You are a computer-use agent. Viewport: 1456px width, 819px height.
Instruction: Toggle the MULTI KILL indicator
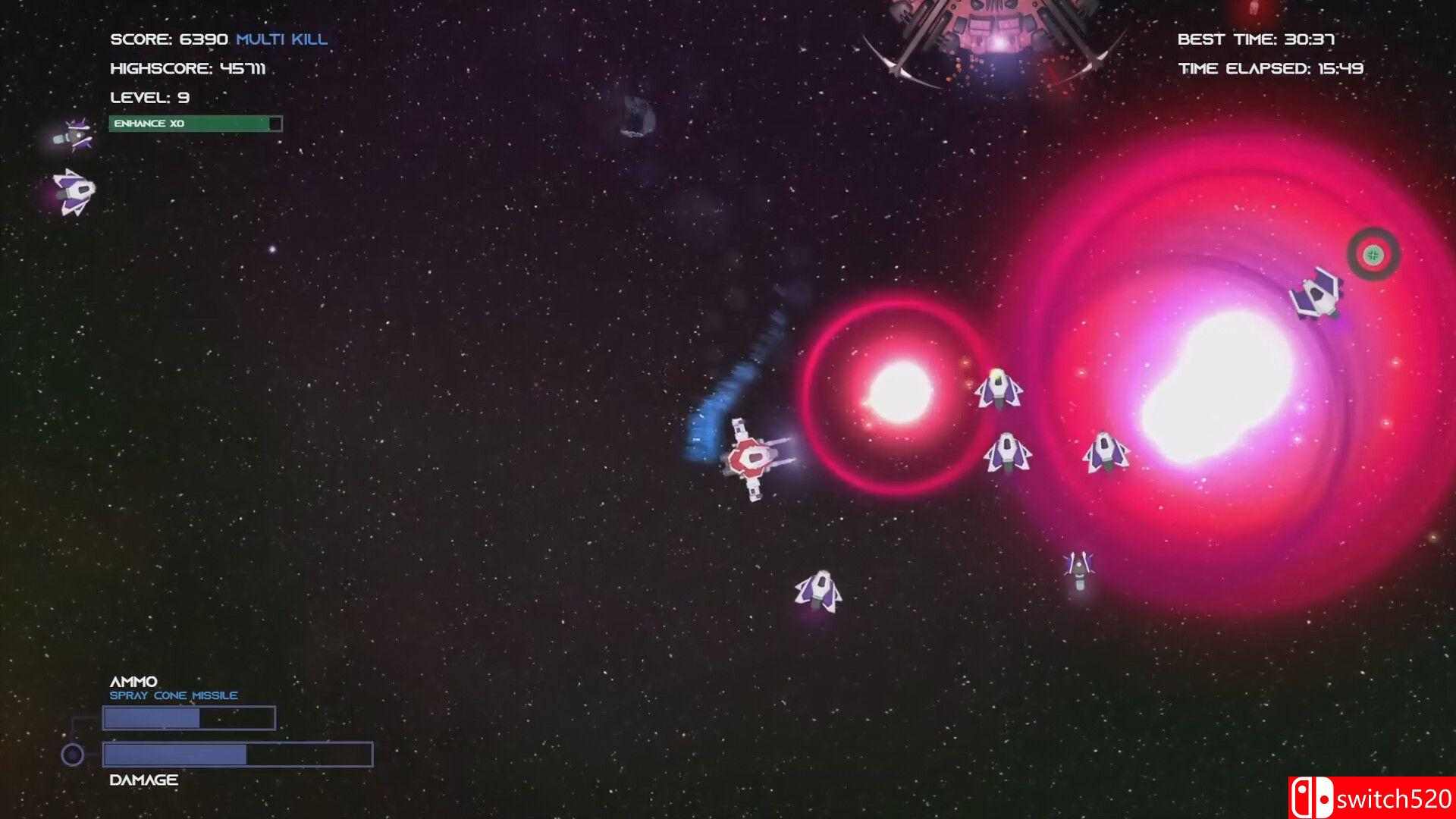281,39
